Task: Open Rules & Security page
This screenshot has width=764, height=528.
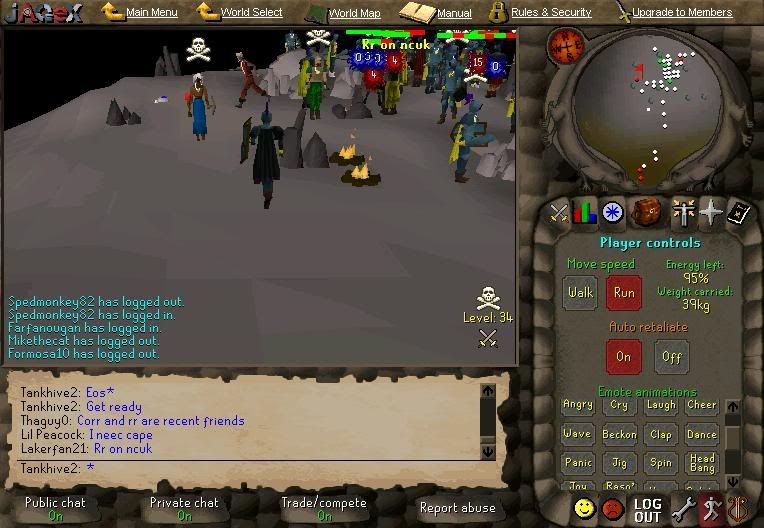Action: coord(550,13)
